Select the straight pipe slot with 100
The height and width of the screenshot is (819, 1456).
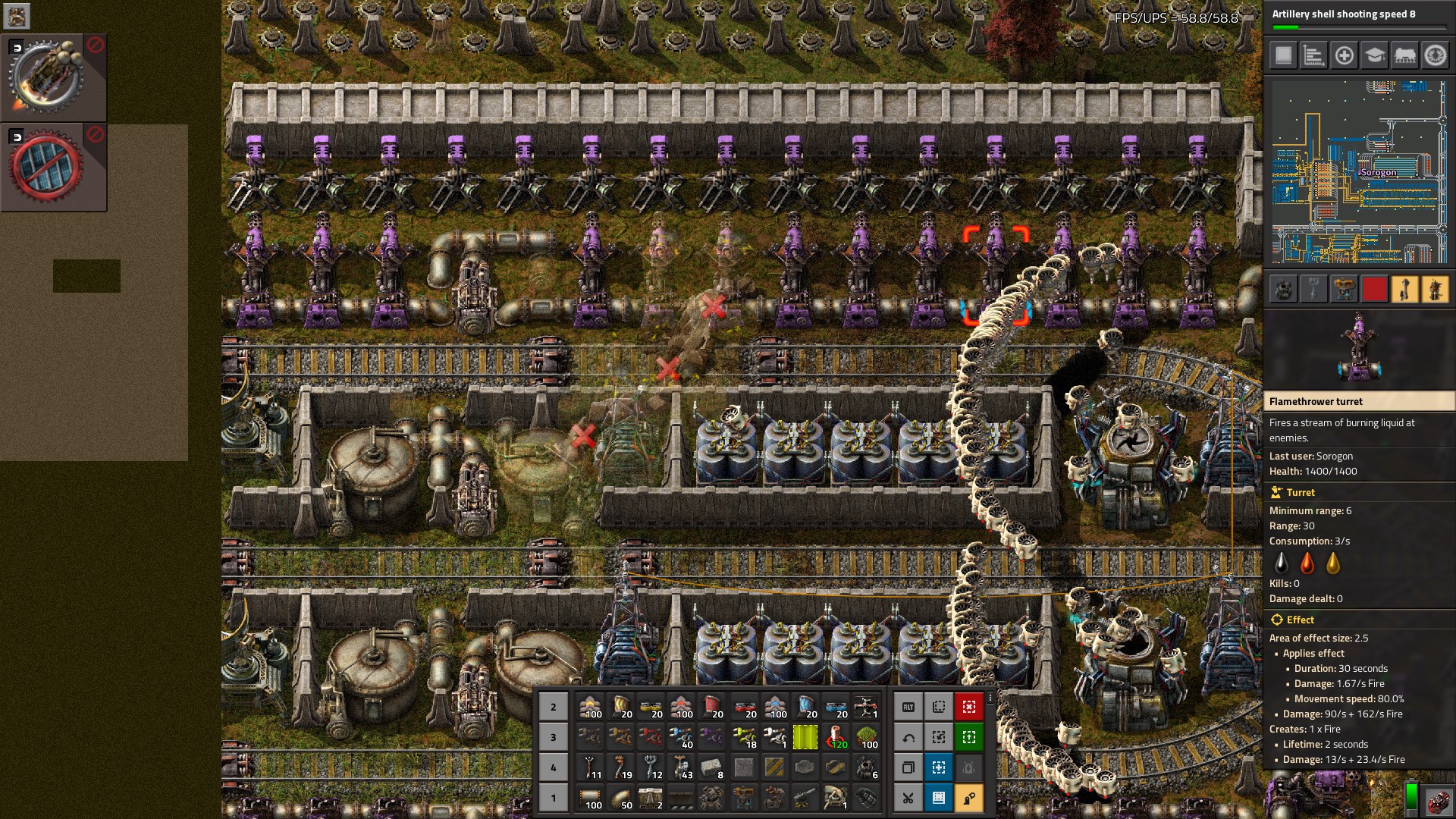[x=589, y=798]
